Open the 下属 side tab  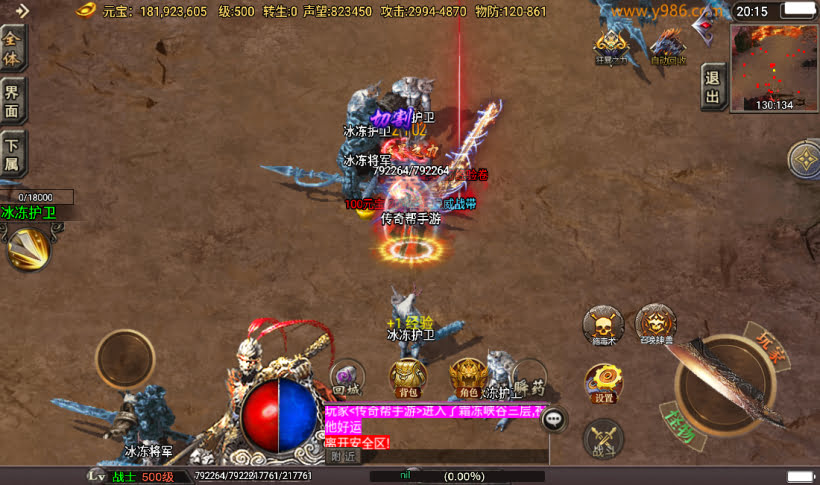tap(13, 155)
